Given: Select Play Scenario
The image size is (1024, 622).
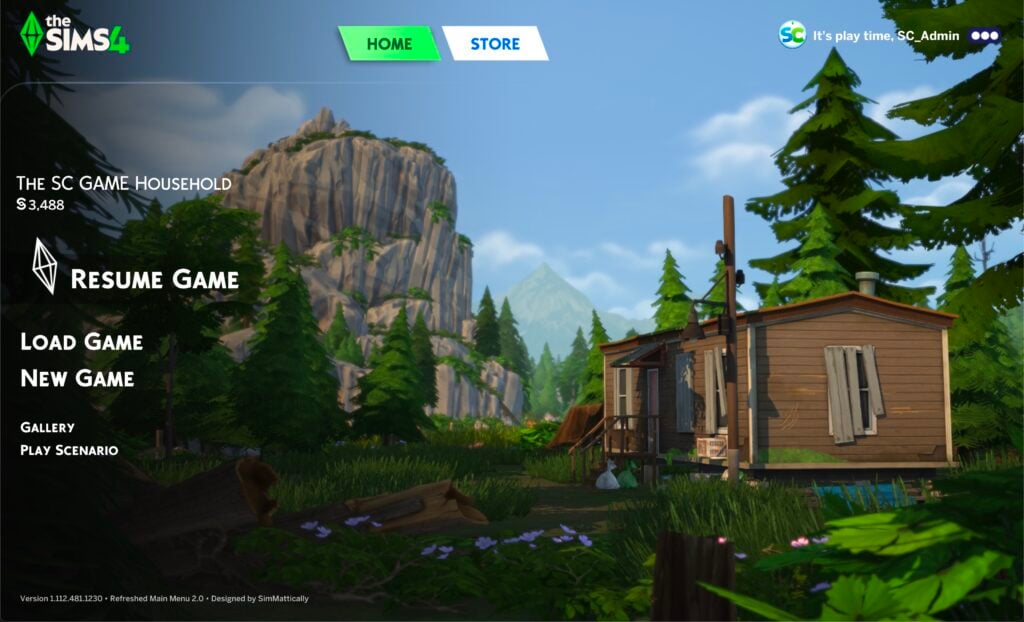Looking at the screenshot, I should (69, 450).
